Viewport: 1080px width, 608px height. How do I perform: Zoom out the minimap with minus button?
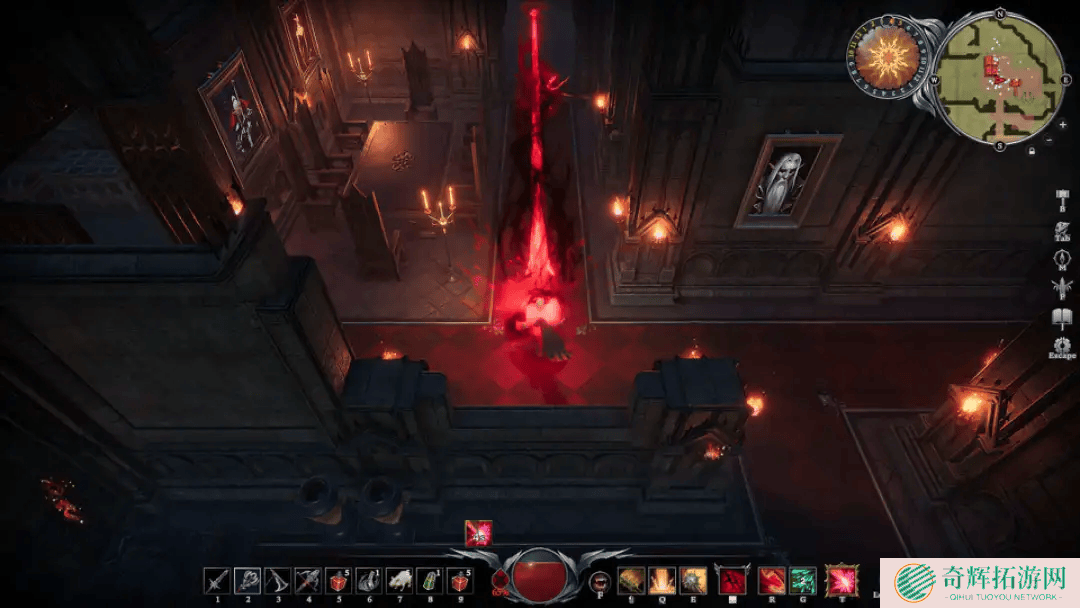pos(1049,141)
